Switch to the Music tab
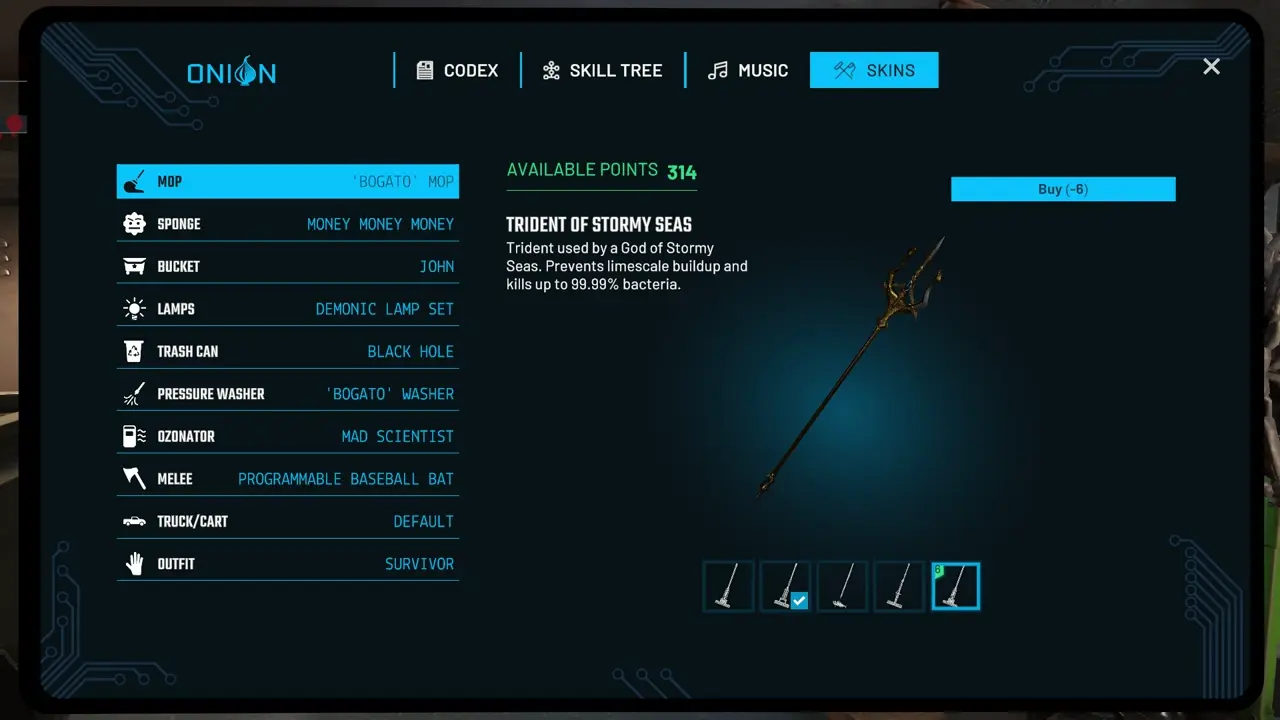The height and width of the screenshot is (720, 1280). pos(747,70)
